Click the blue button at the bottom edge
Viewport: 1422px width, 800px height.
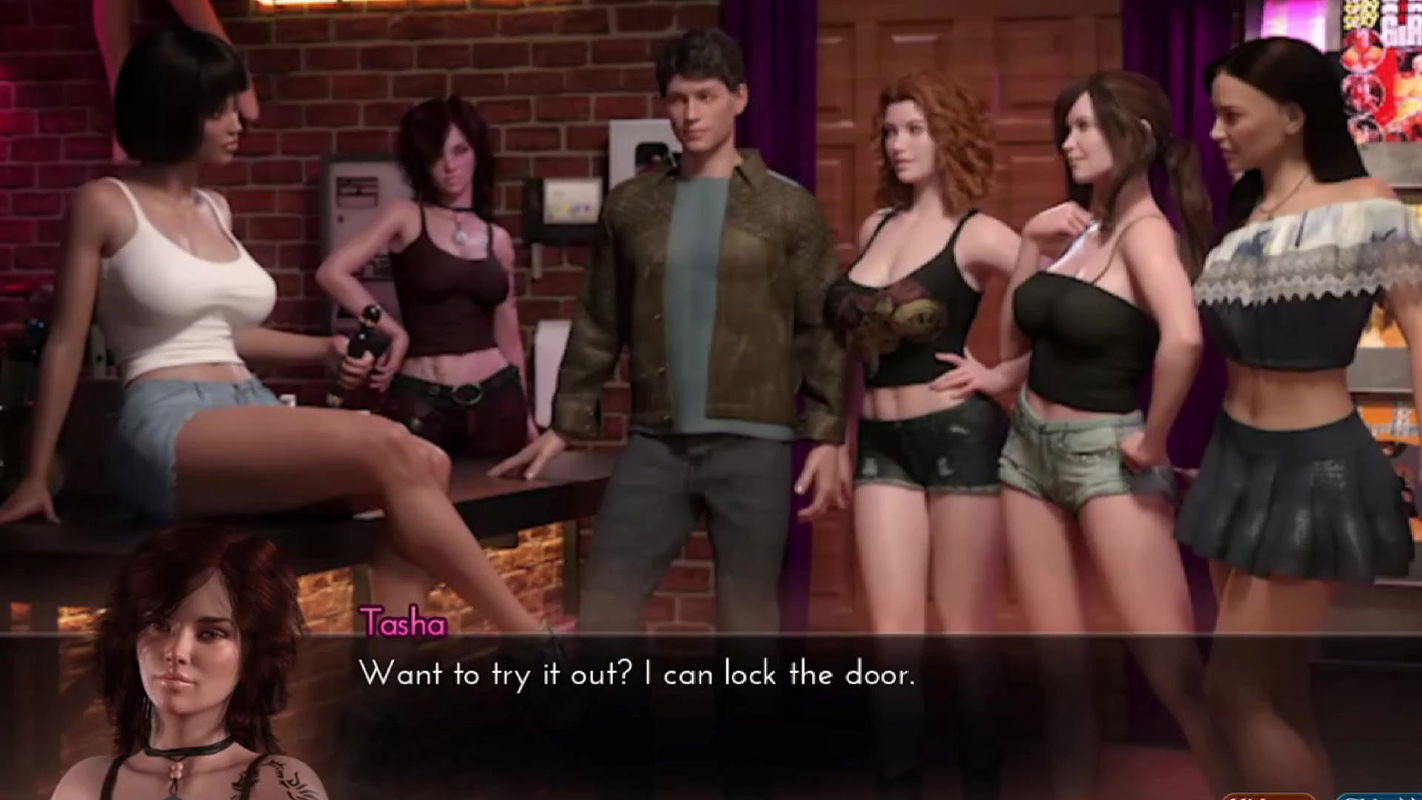pyautogui.click(x=1380, y=796)
